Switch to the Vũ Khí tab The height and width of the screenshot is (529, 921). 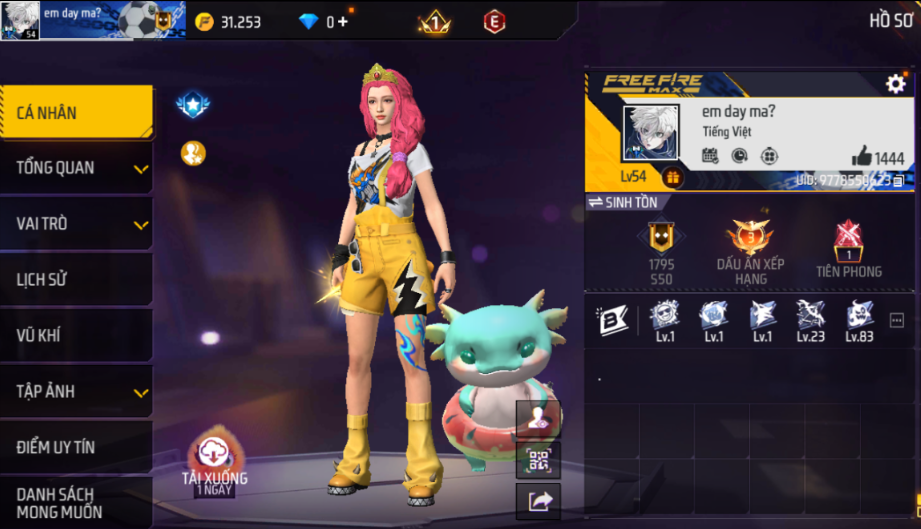(x=76, y=335)
